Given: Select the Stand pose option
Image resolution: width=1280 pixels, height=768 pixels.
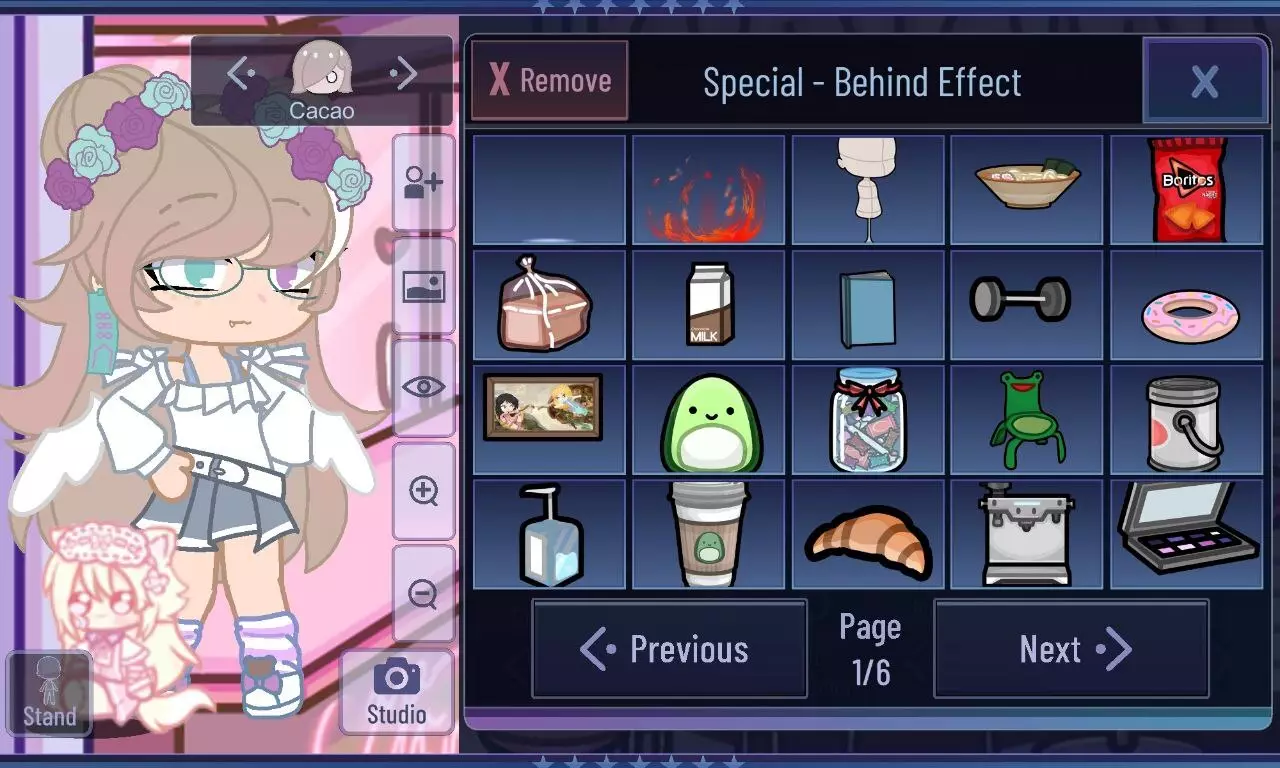Looking at the screenshot, I should point(49,690).
